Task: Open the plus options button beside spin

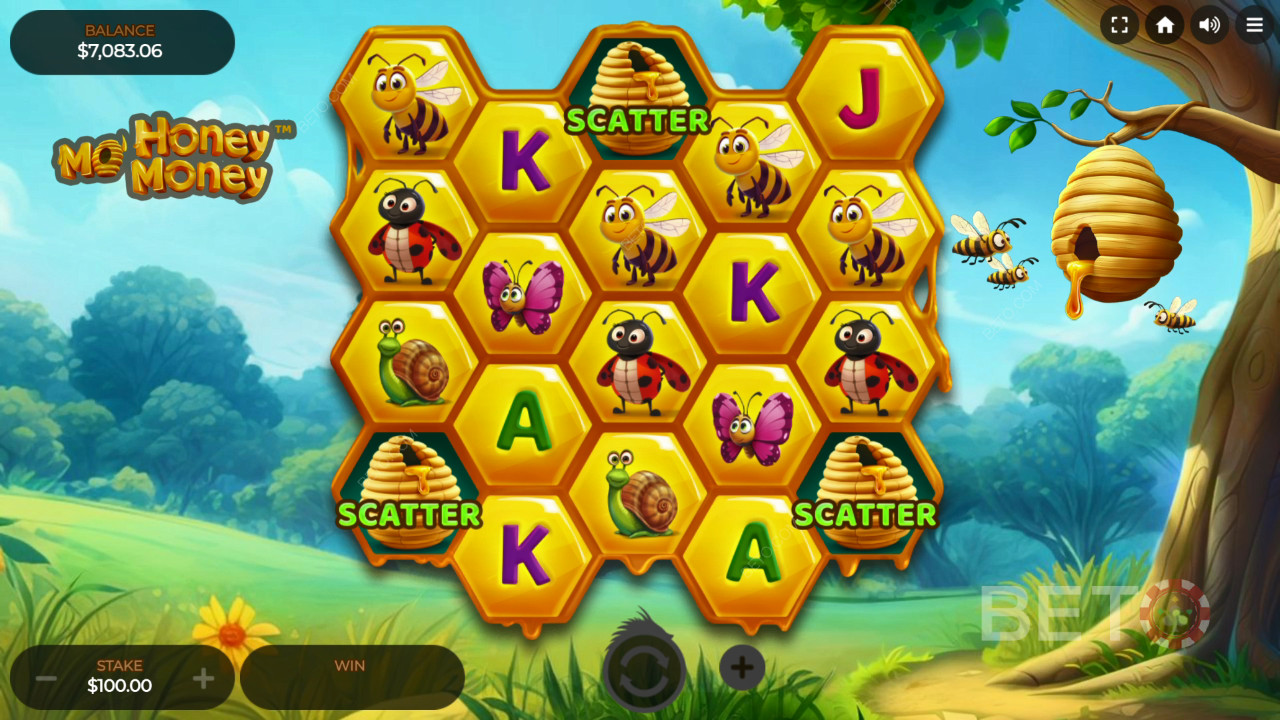Action: coord(742,668)
